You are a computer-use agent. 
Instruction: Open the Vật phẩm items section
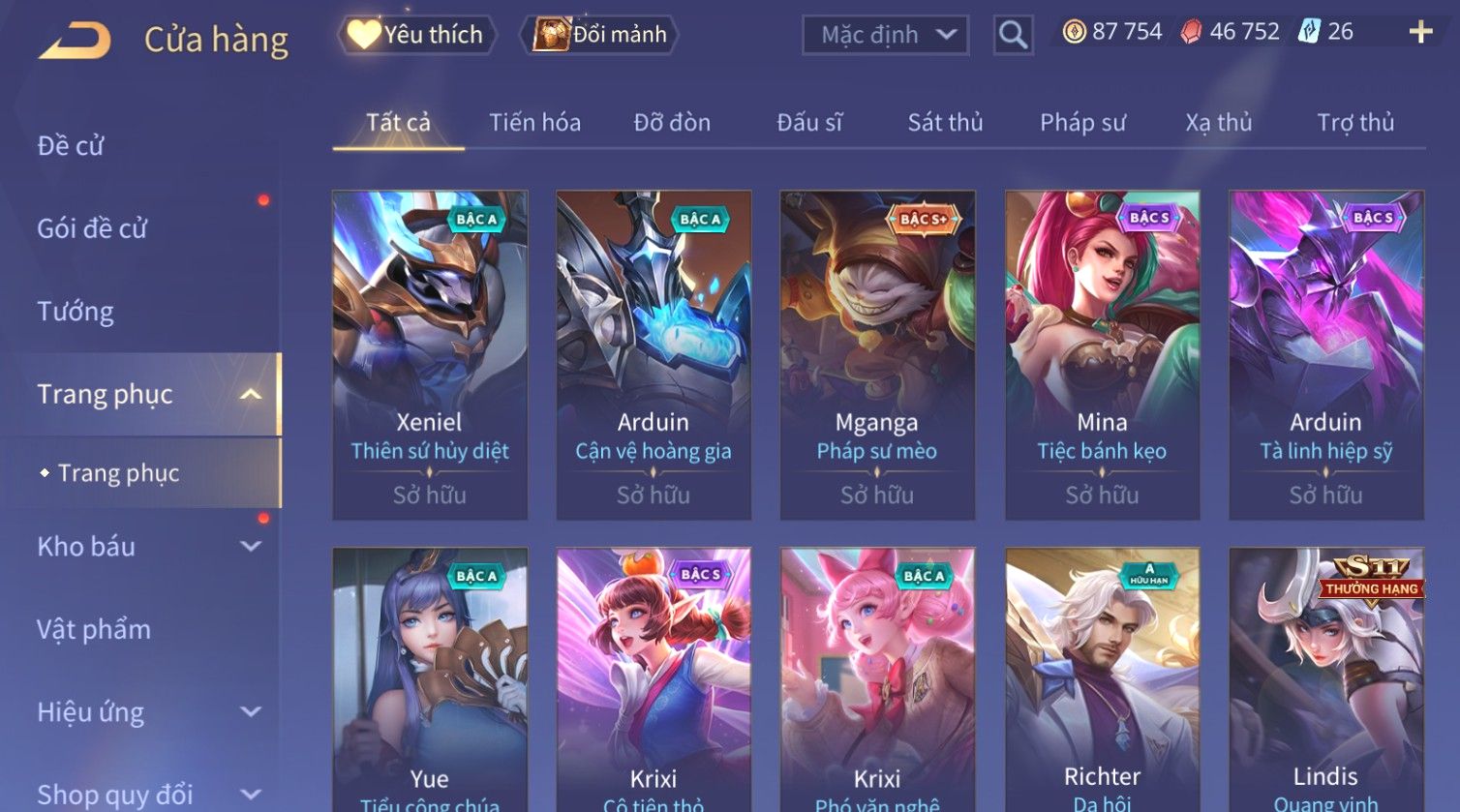(94, 630)
